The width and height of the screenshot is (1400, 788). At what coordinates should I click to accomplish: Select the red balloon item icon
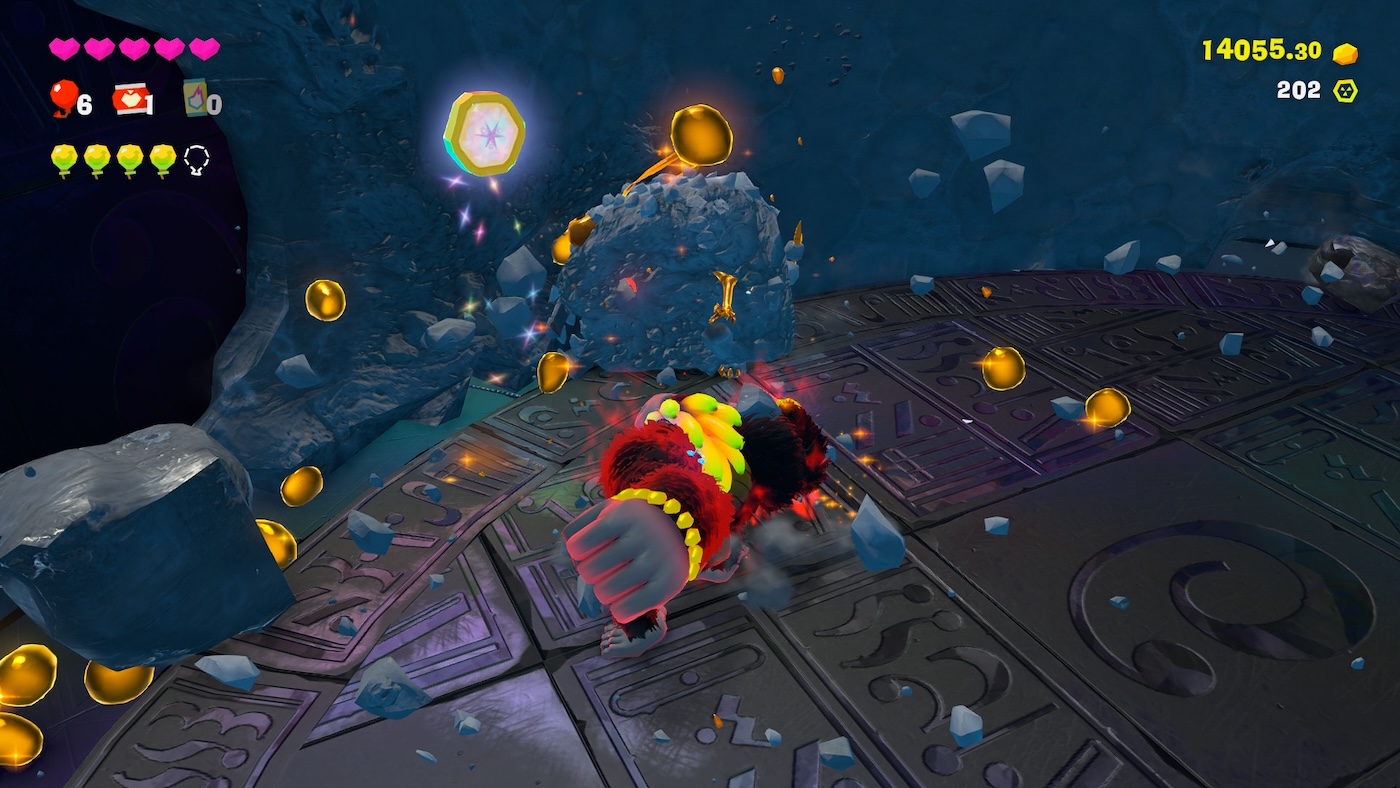pos(64,97)
